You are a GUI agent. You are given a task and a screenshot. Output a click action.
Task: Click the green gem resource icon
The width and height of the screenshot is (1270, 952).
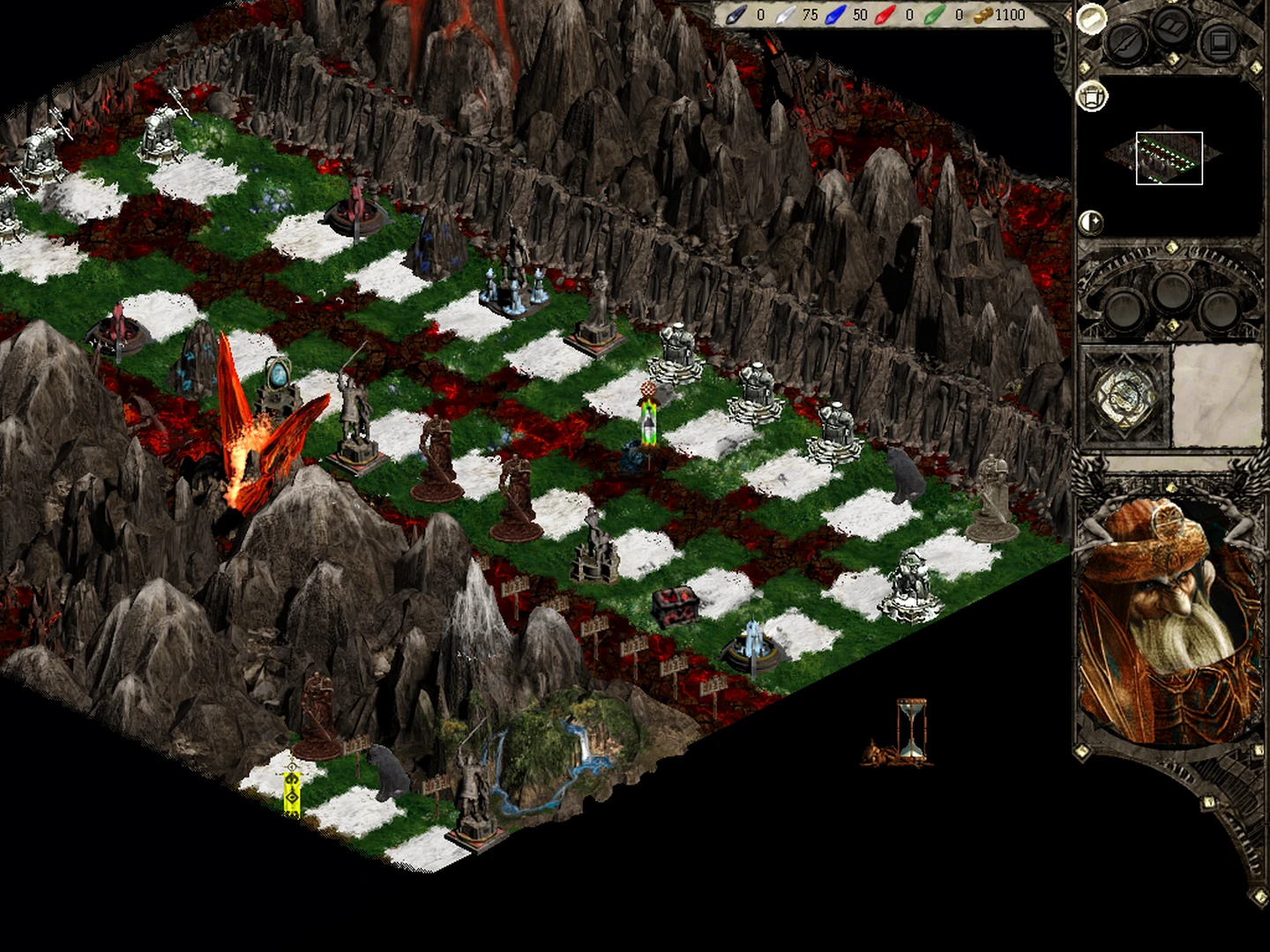point(933,15)
